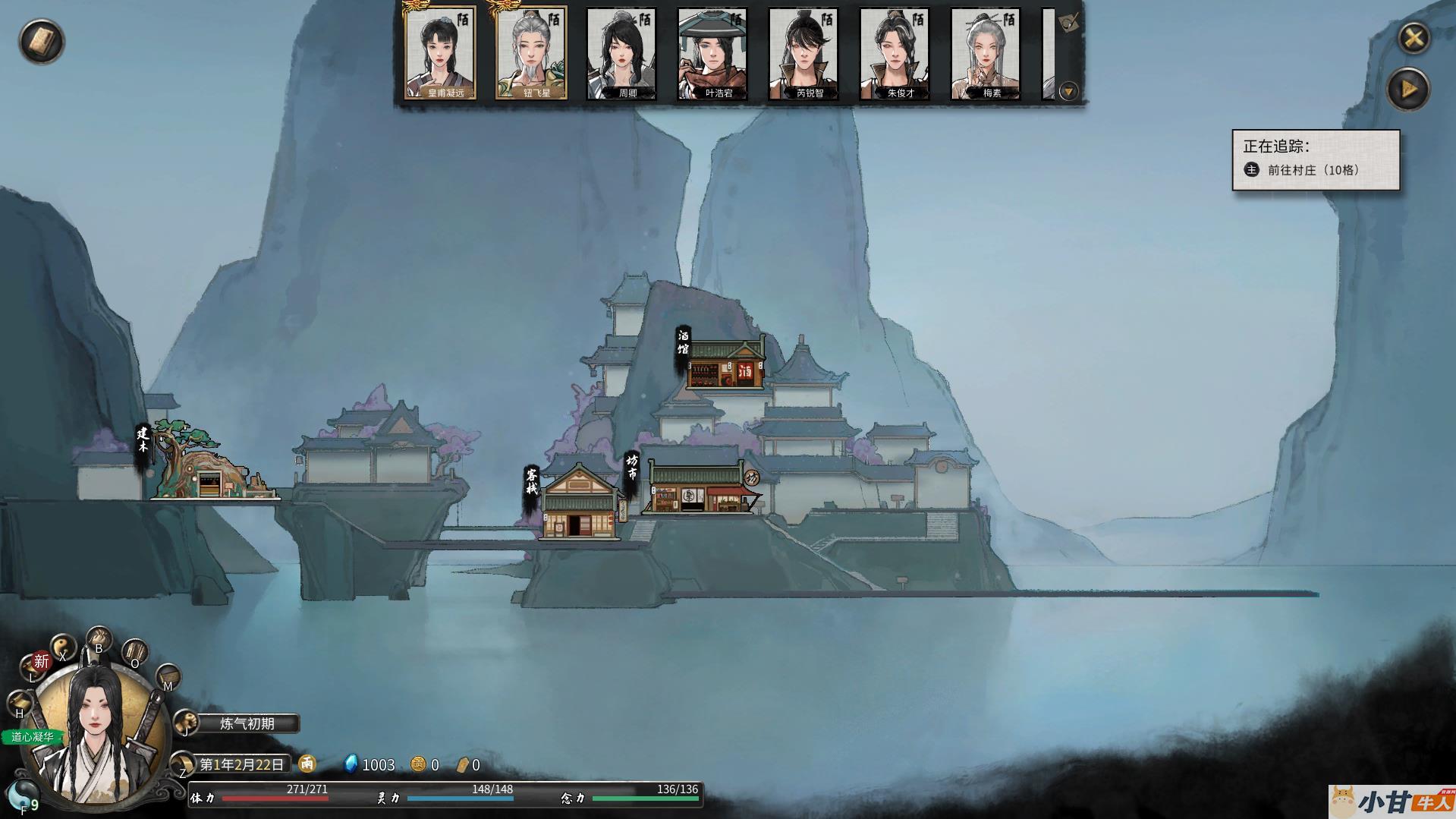Open the map scroll icon labeled M
1456x819 pixels.
tap(168, 676)
